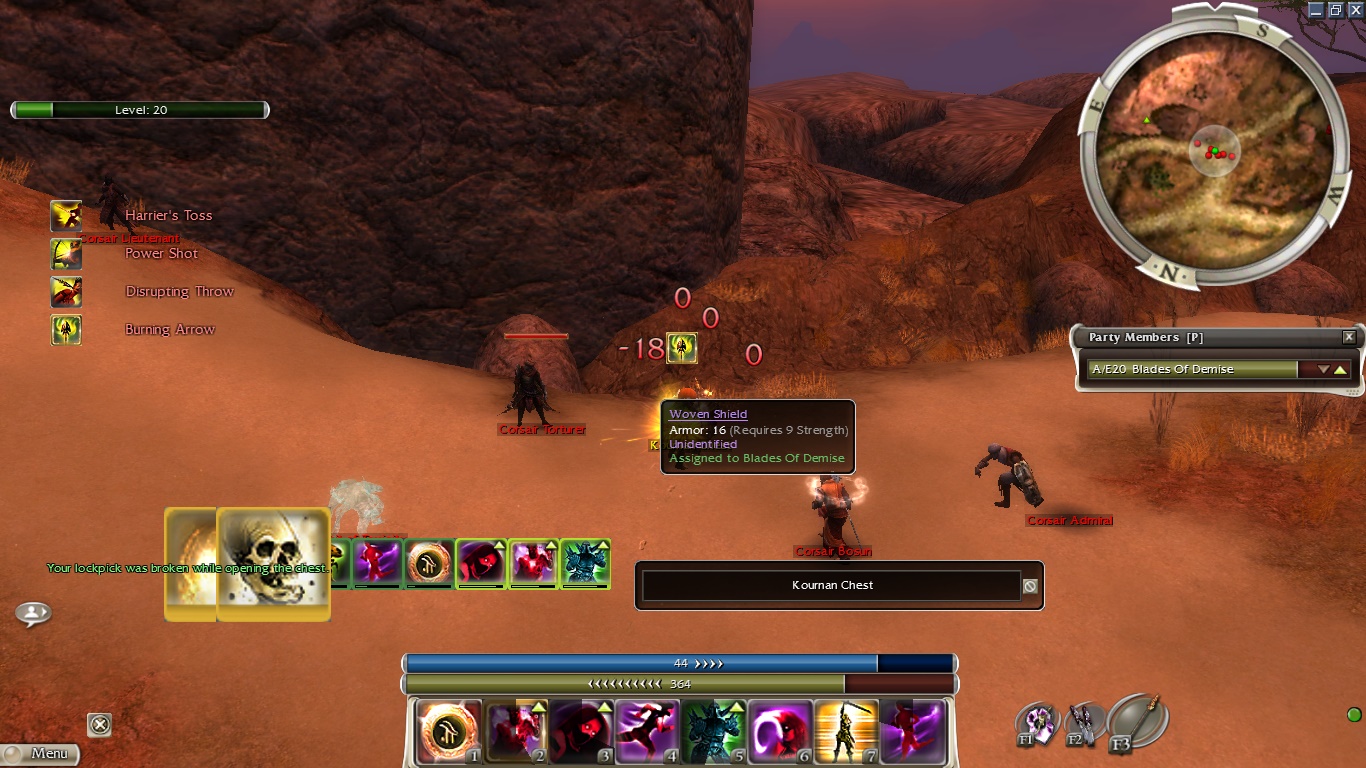Click the small icon beside Kournan Chest

pos(1030,586)
